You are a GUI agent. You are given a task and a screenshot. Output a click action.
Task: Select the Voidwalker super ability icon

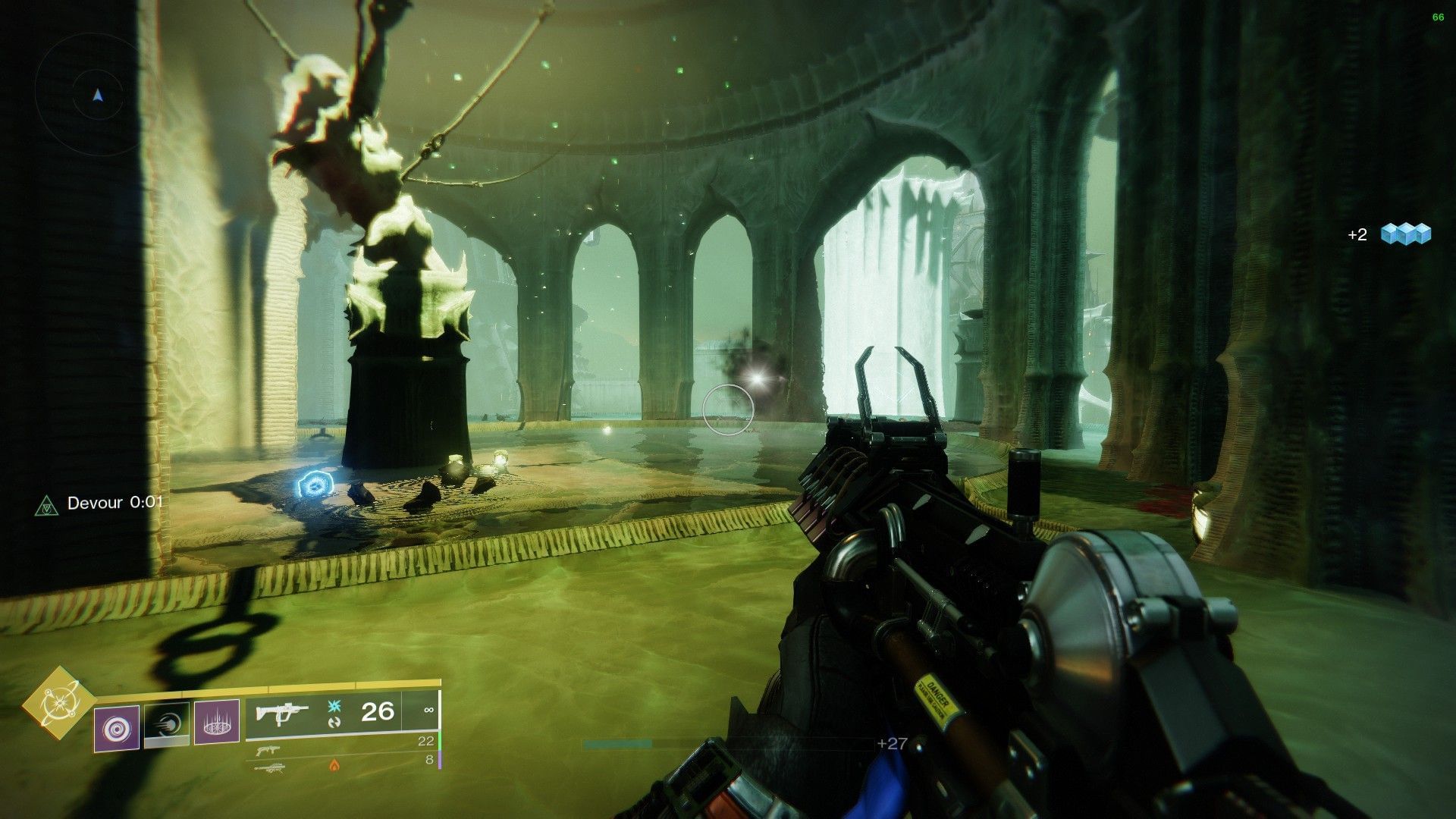coord(60,703)
